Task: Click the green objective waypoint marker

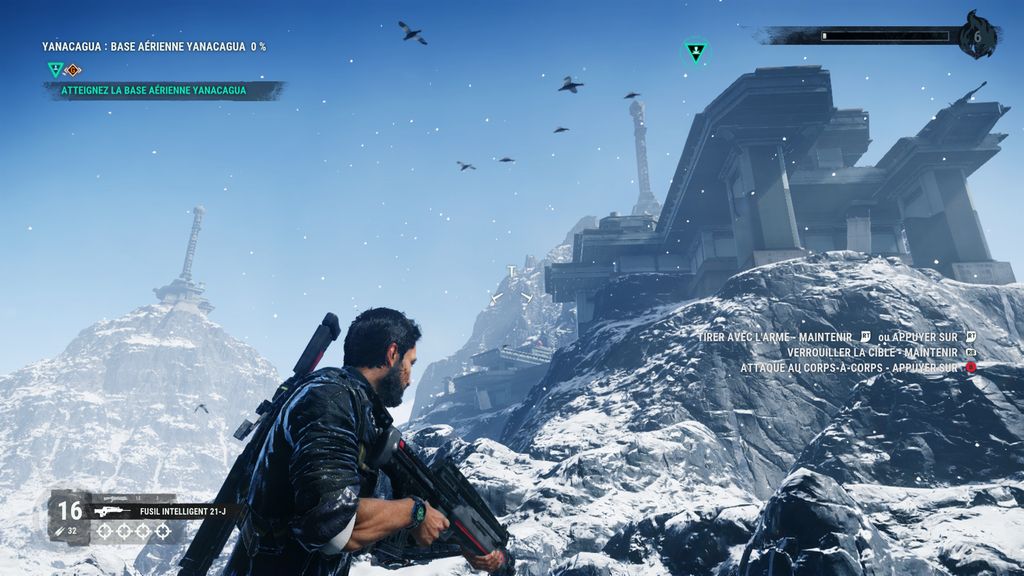Action: [695, 51]
